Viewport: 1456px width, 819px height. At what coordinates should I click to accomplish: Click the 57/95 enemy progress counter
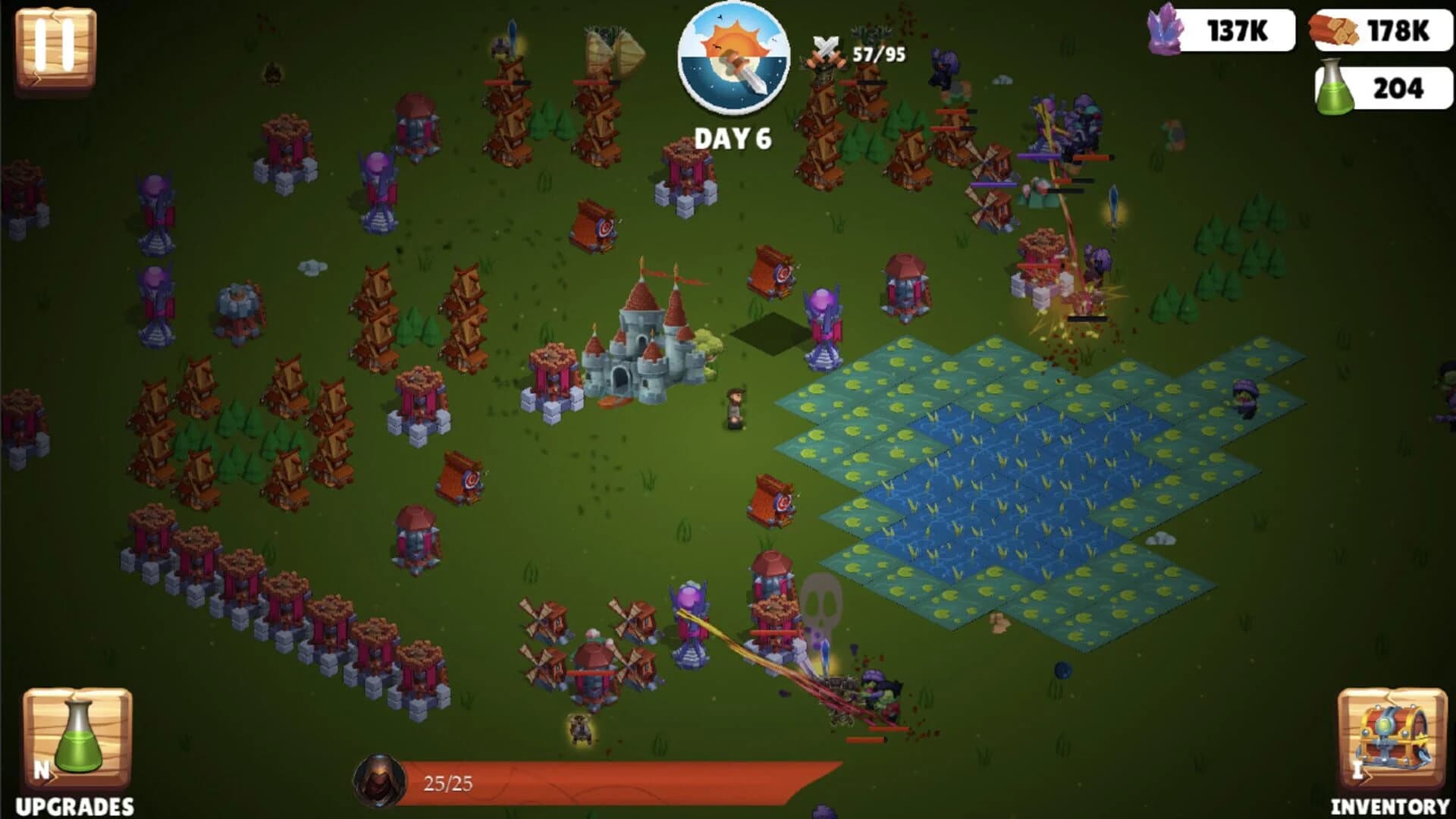877,55
